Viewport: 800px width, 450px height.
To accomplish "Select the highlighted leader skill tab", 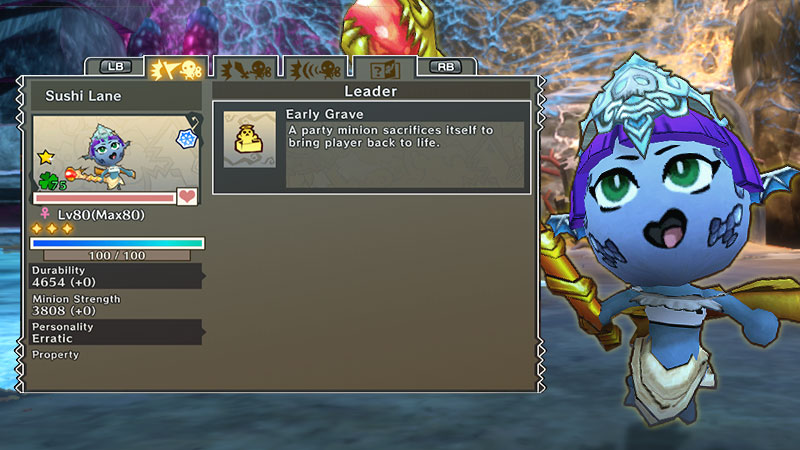I will tap(176, 68).
